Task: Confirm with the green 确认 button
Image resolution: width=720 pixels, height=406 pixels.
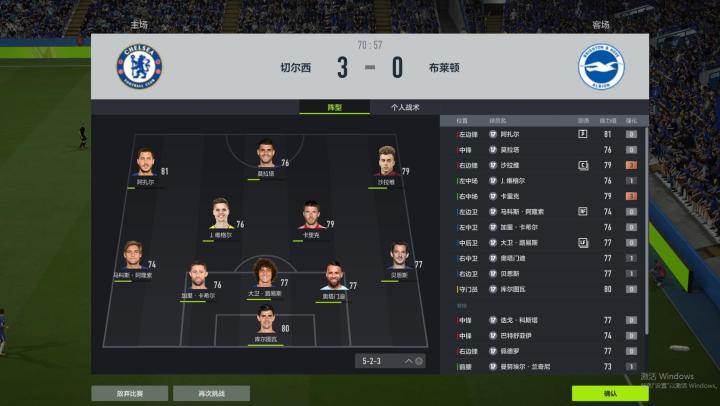Action: click(609, 393)
